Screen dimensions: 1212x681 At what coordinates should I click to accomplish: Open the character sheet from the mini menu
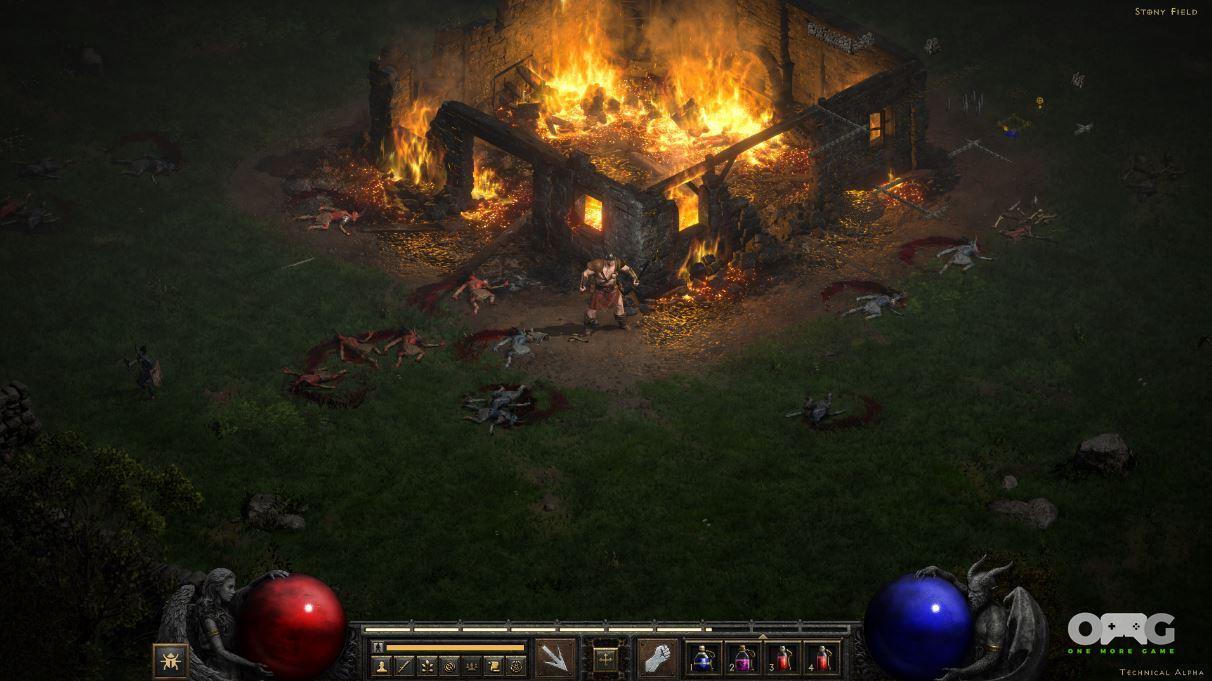tap(381, 666)
